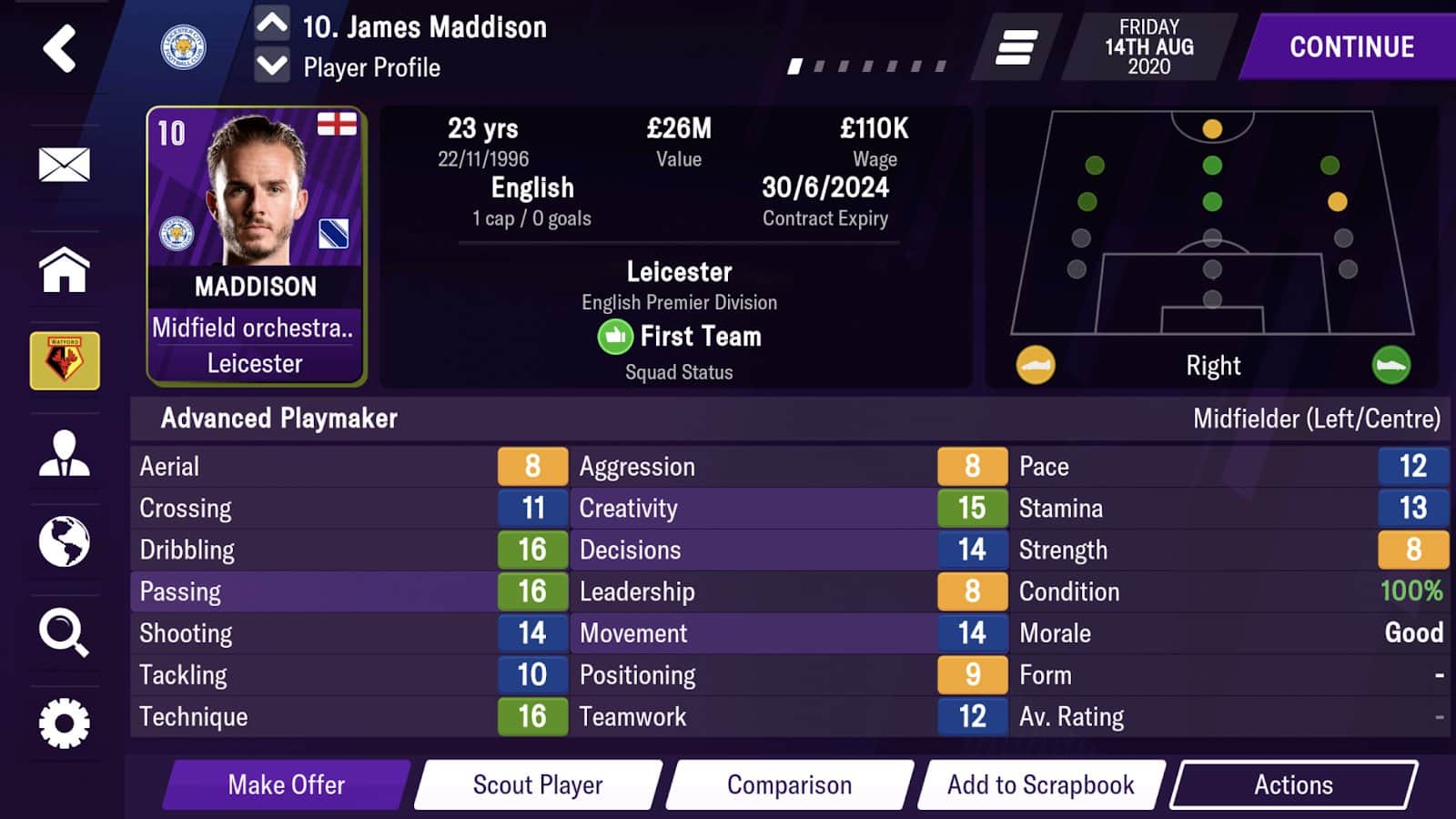Open the Watford club badge menu
Screen dimensions: 1456x819
tap(65, 361)
